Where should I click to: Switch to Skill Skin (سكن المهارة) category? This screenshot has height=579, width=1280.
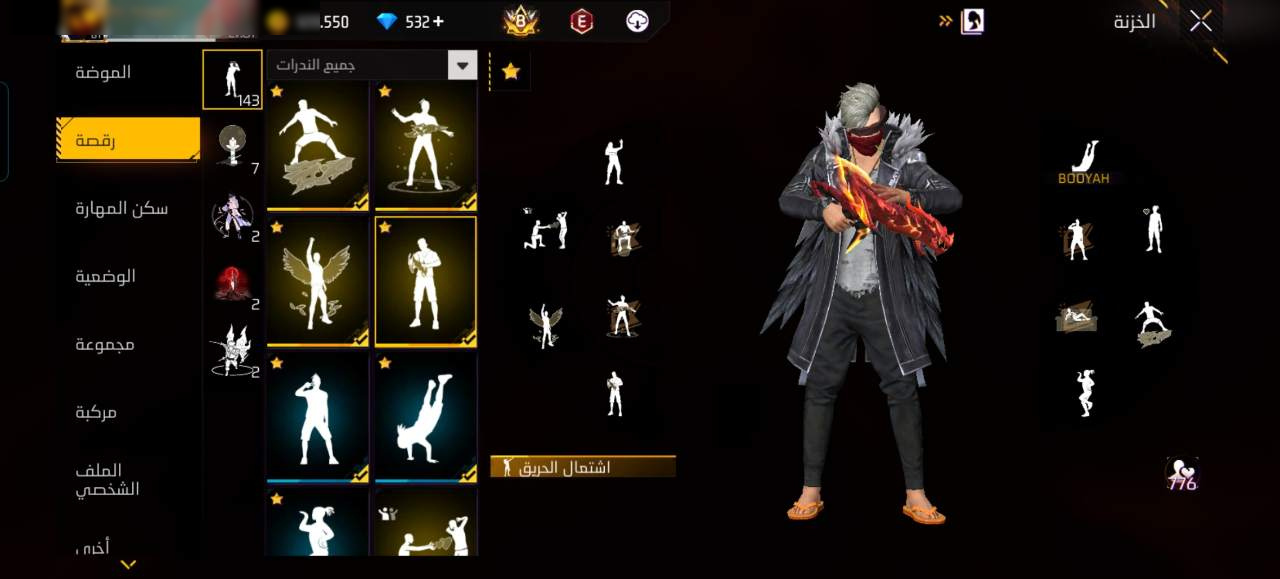(122, 208)
